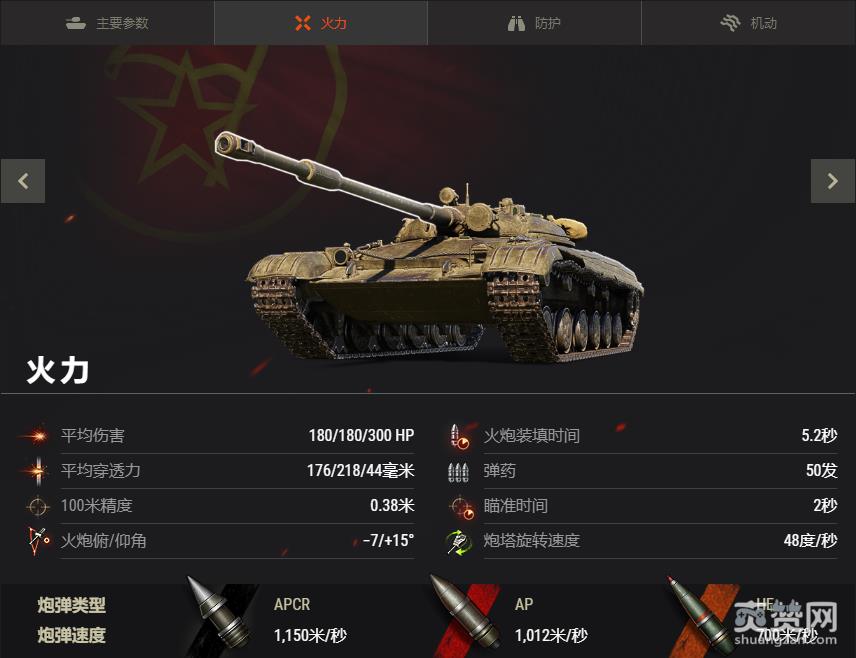Select the 火力 tab

[321, 23]
